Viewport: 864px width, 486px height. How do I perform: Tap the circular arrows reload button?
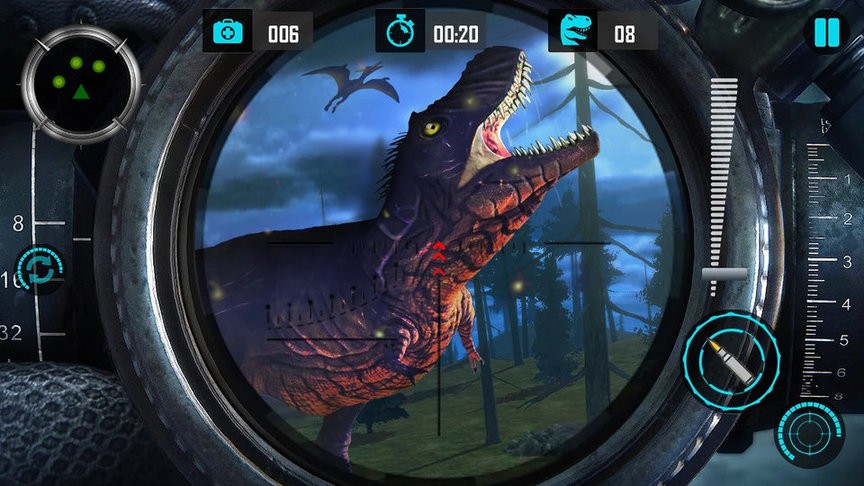coord(42,269)
